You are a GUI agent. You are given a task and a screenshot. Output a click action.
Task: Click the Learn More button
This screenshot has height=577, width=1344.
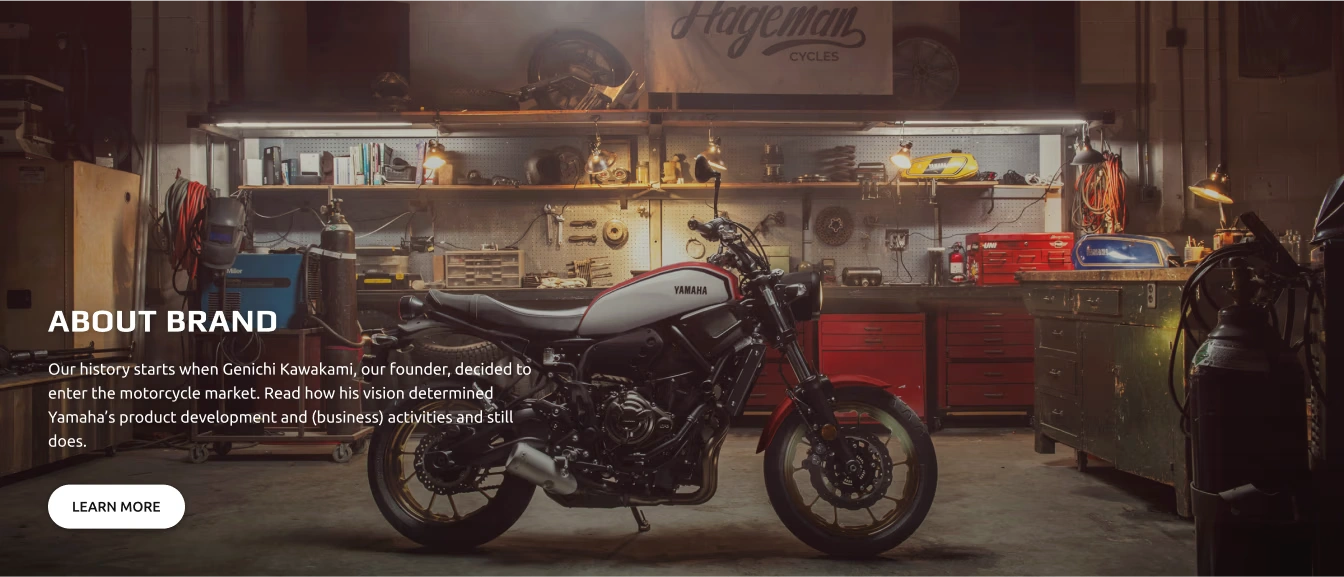tap(116, 507)
